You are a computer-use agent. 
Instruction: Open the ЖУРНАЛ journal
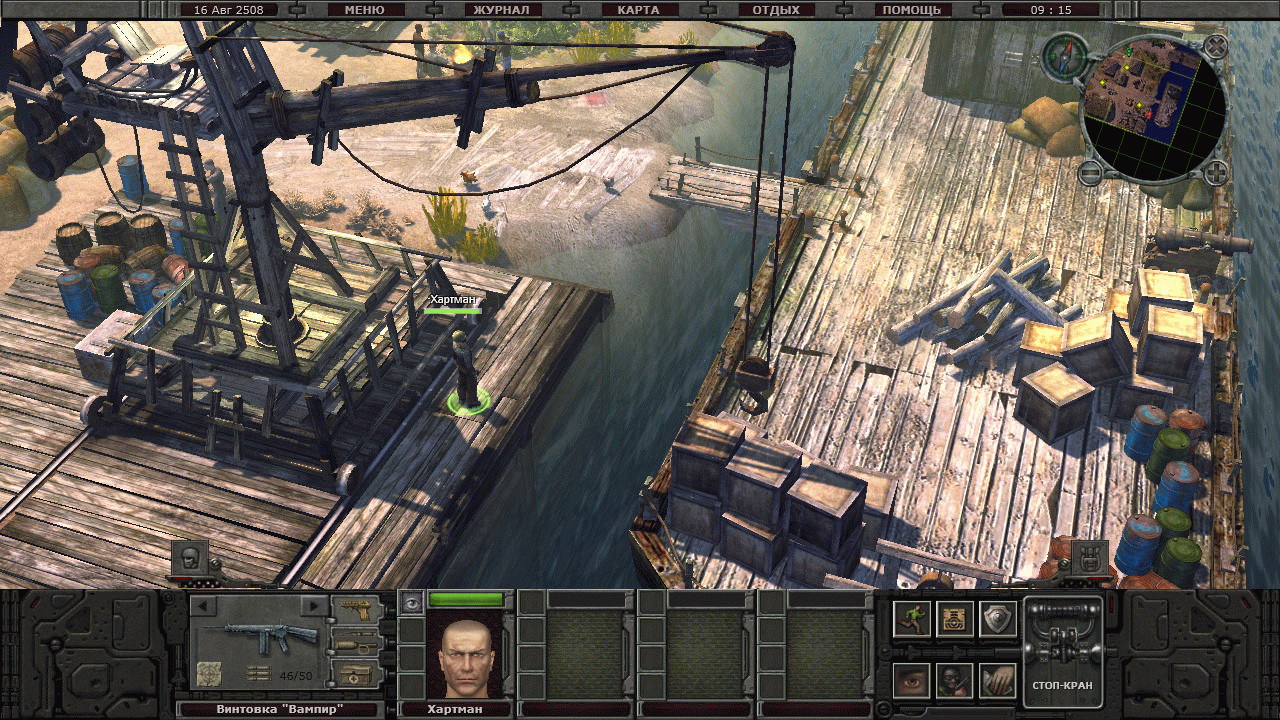(501, 10)
